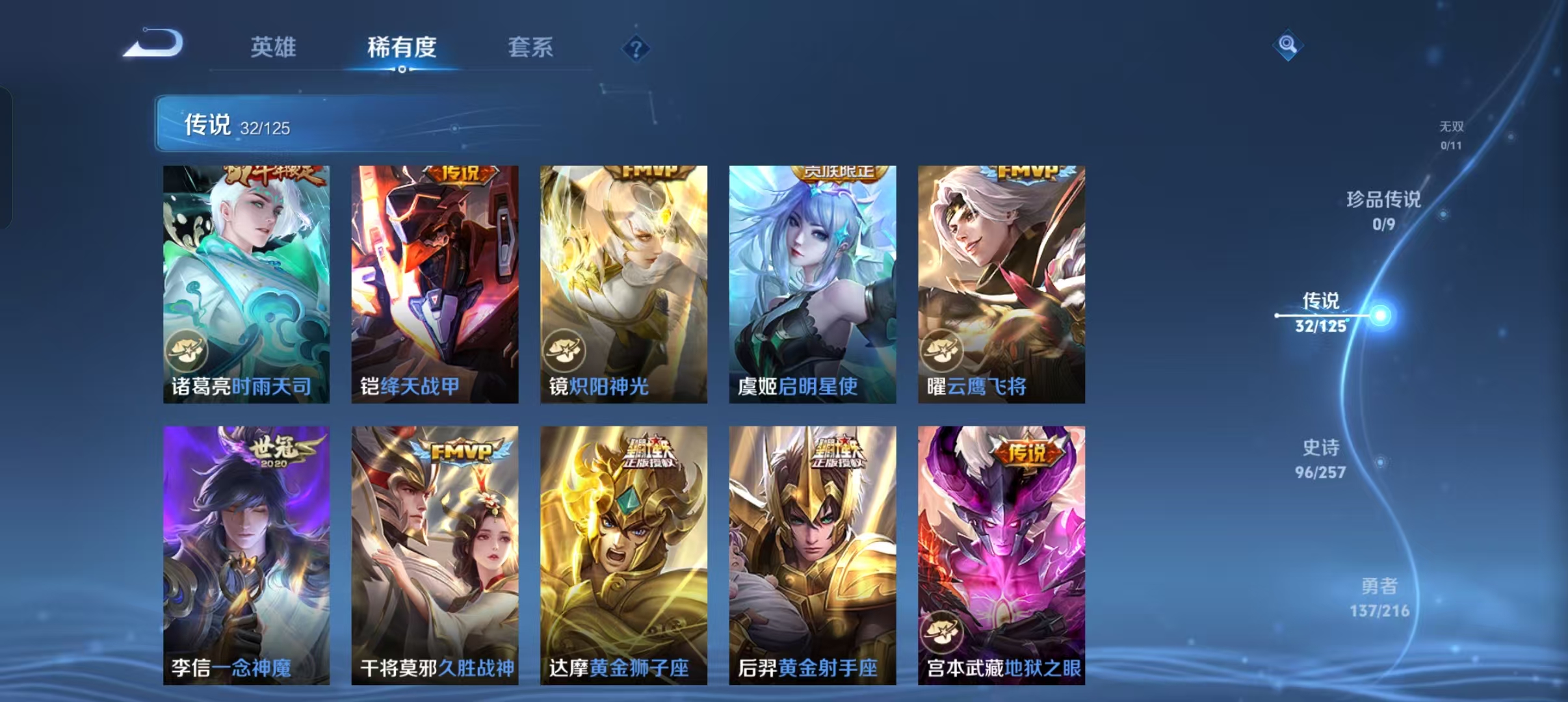
Task: Switch to the 英雄 tab
Action: (x=274, y=47)
